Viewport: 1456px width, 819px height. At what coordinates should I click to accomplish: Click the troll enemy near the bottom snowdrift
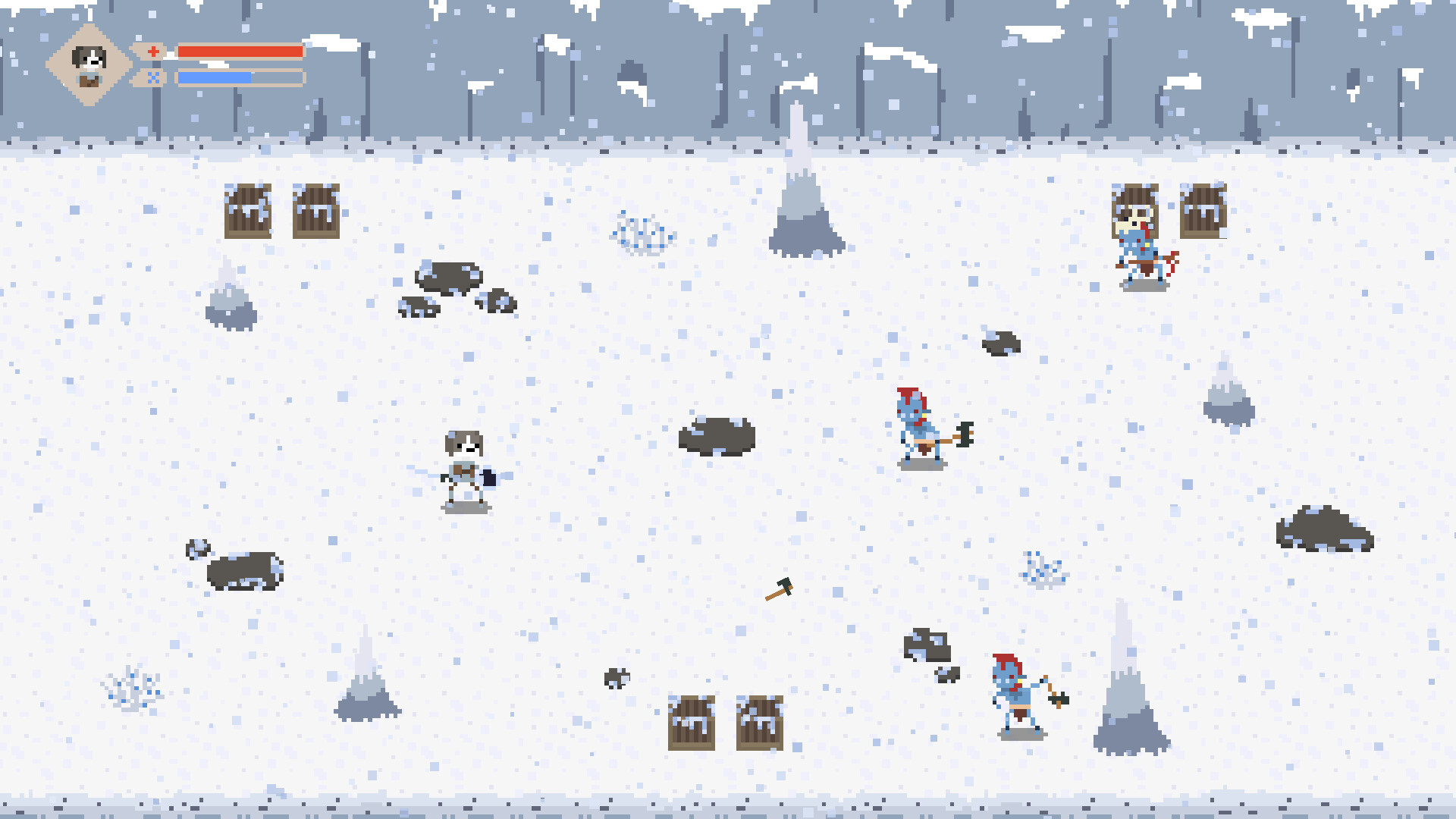[x=1016, y=690]
